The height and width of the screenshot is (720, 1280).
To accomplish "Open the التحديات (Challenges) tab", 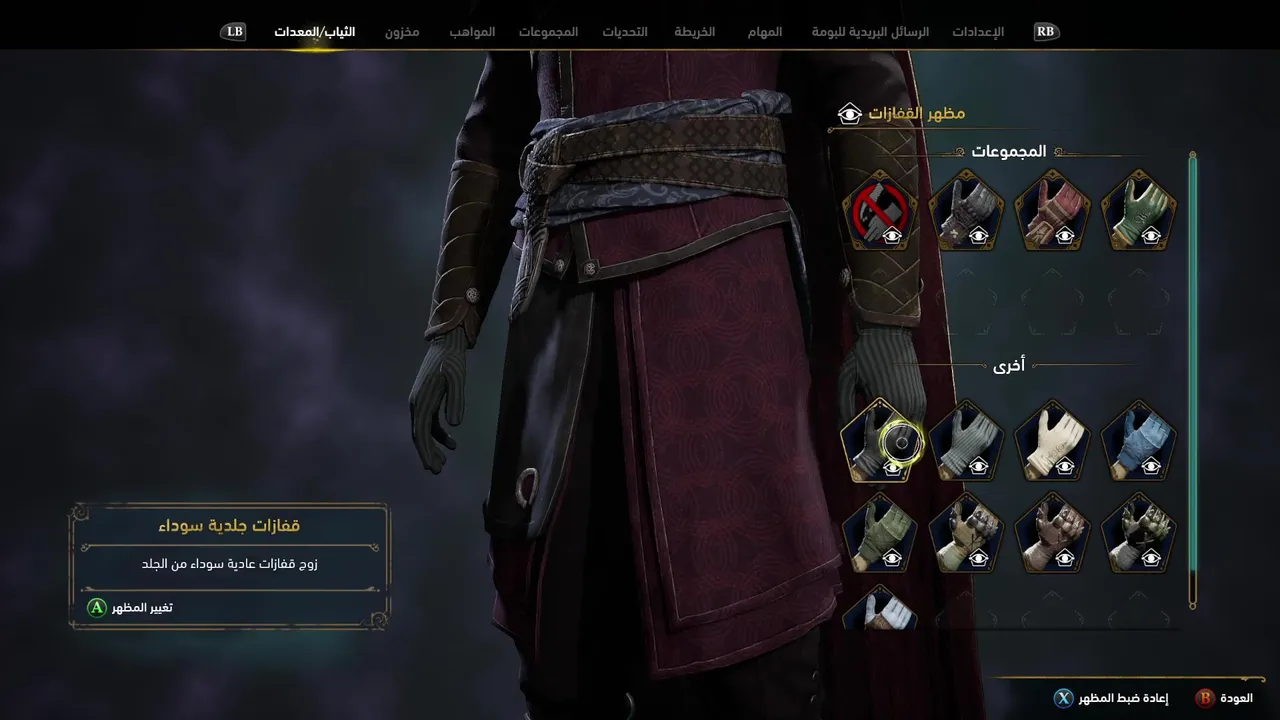I will (x=625, y=32).
